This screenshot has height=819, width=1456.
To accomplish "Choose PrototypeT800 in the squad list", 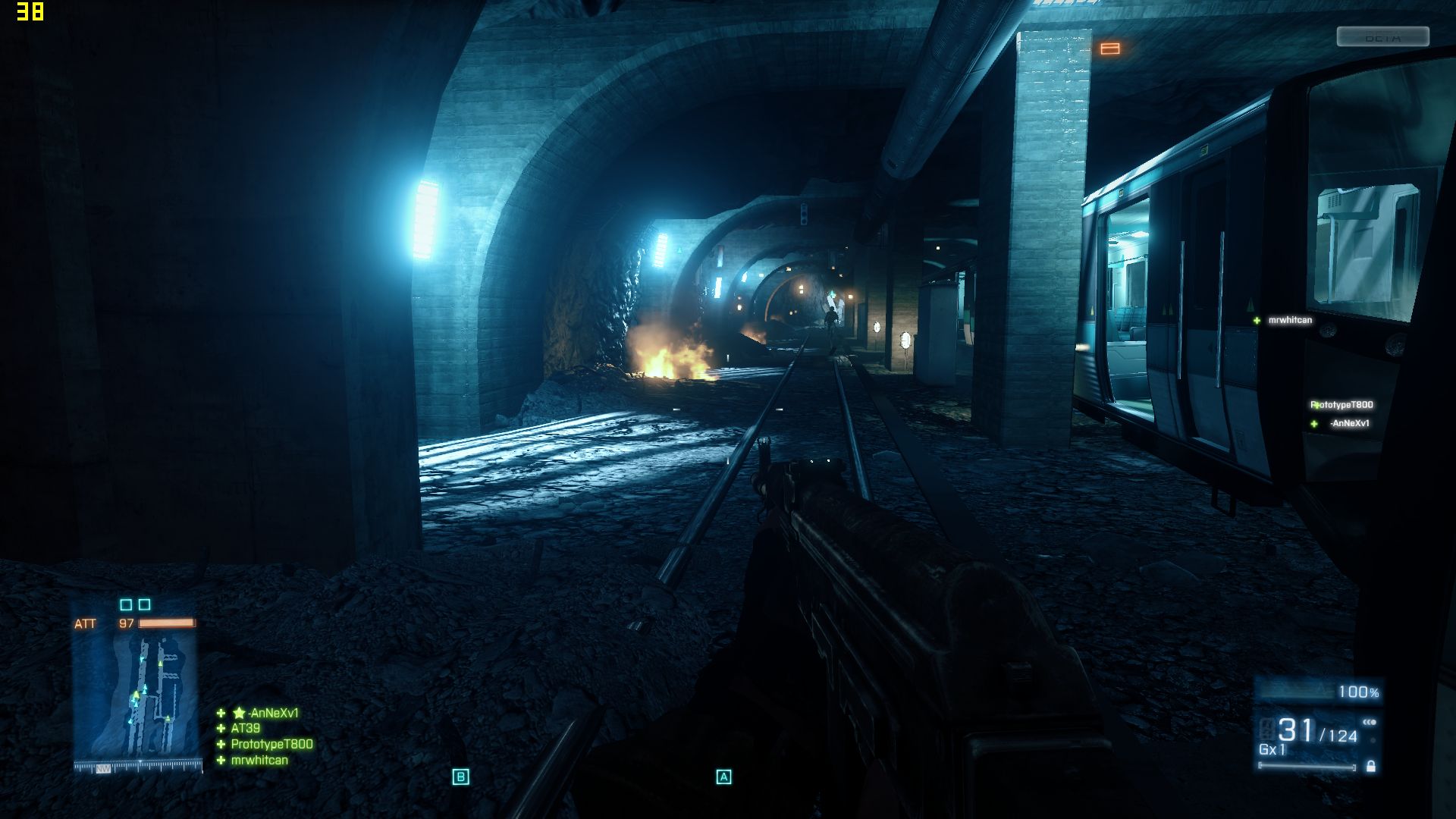I will click(x=271, y=745).
